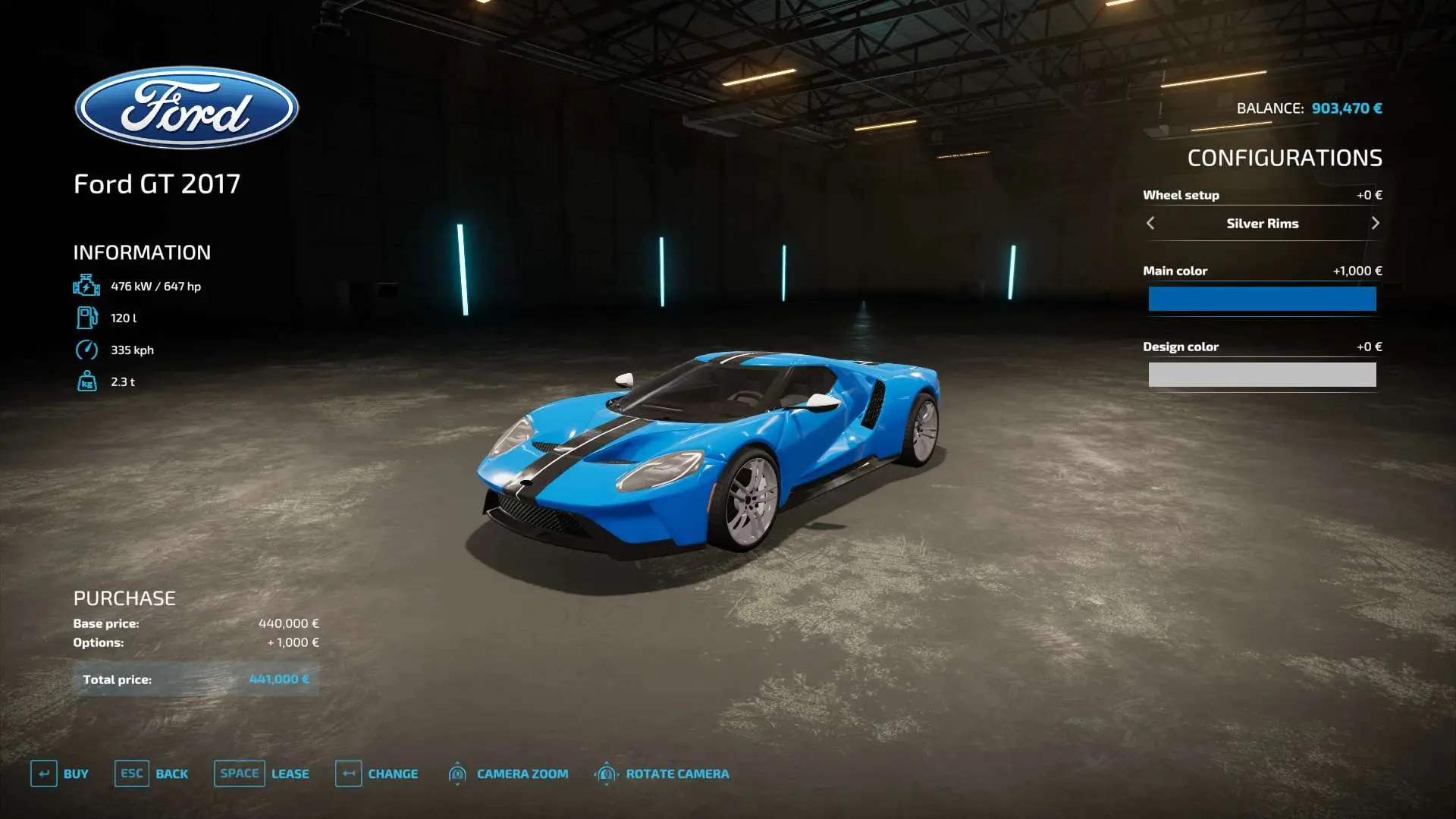
Task: Click the Configurations heading
Action: (1285, 158)
